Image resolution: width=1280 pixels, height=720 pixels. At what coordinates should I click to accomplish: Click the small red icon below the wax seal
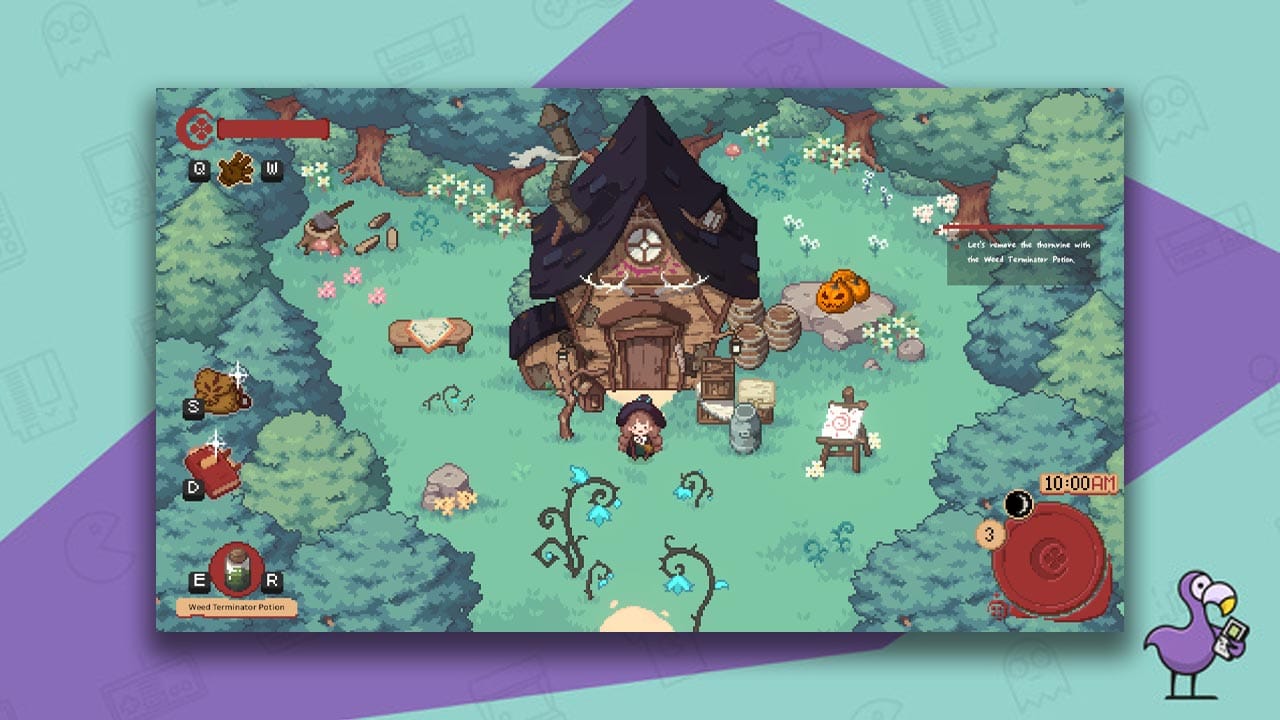pos(997,607)
